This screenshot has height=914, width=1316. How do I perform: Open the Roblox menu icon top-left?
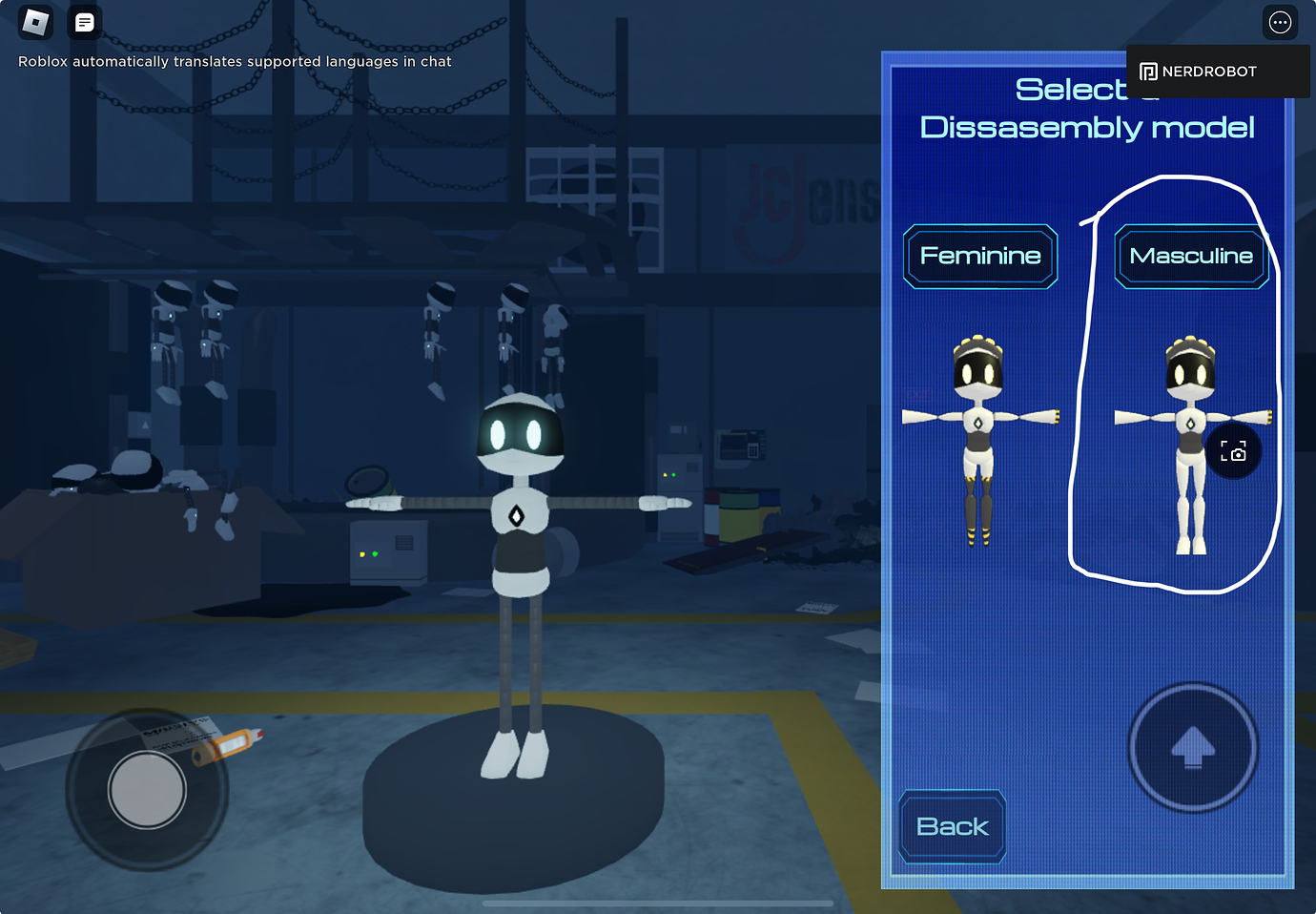click(35, 21)
